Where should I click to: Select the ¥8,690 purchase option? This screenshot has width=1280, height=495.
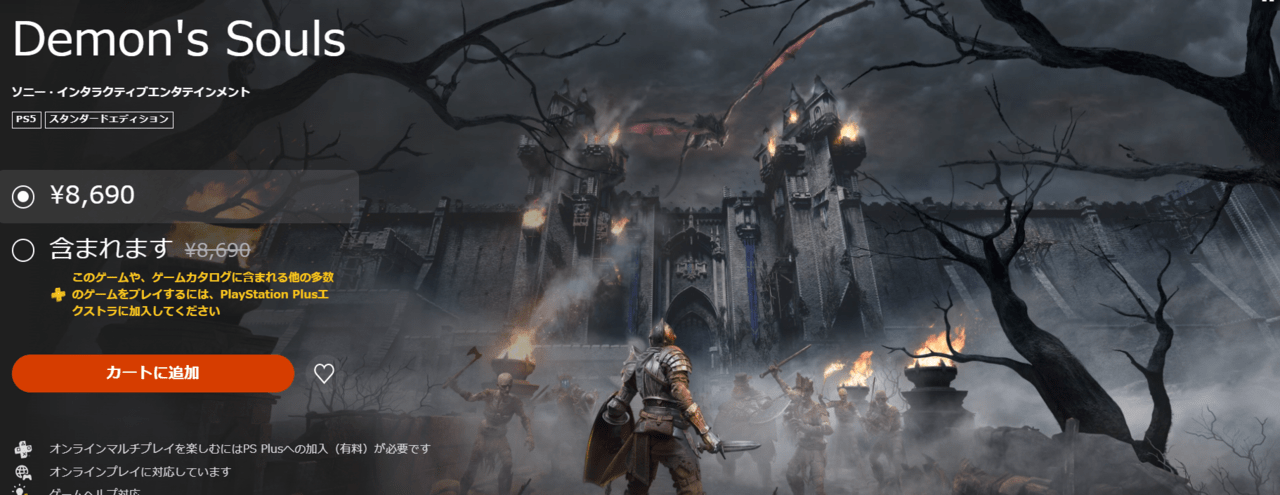tap(23, 197)
